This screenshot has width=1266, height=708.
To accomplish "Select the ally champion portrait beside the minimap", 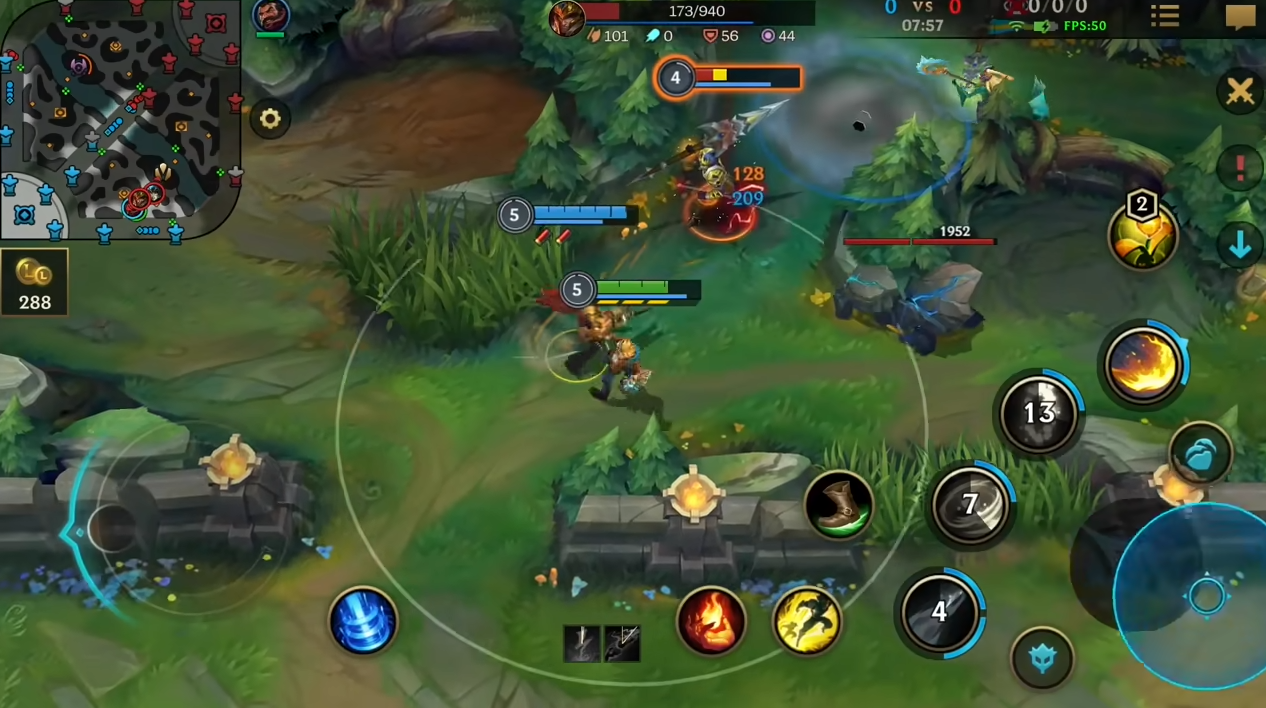I will [x=270, y=15].
